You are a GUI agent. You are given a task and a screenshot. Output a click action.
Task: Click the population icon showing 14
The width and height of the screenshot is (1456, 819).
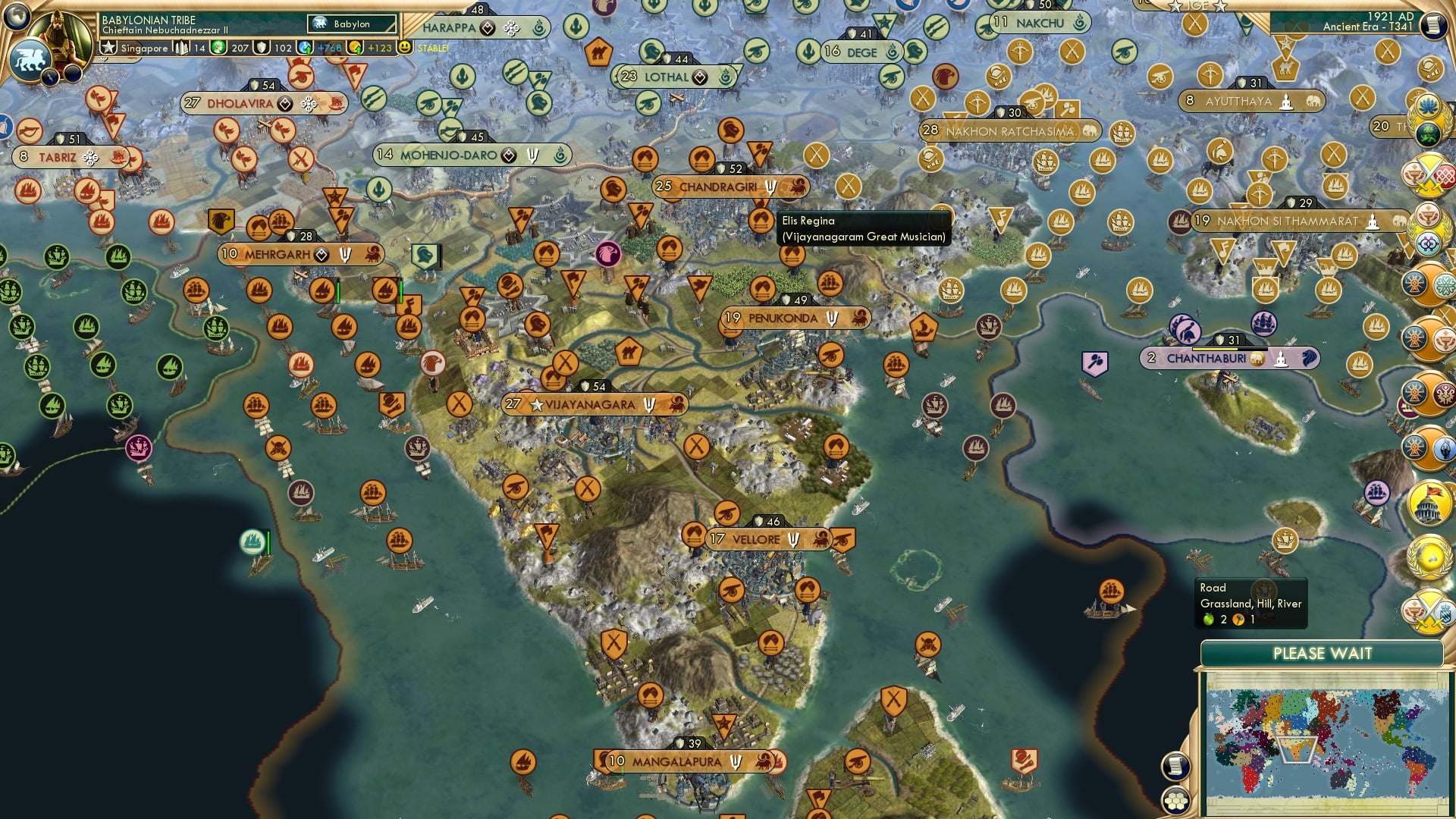[180, 47]
